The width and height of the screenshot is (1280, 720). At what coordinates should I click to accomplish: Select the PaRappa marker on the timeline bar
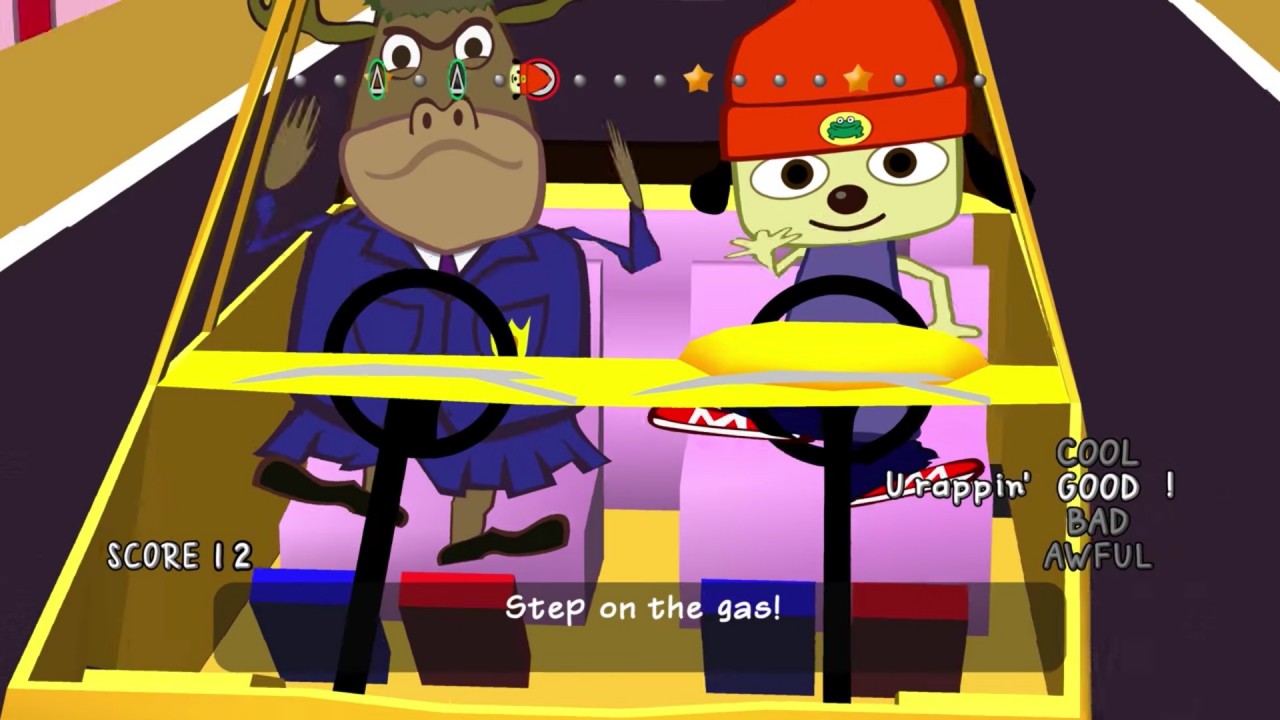(517, 78)
